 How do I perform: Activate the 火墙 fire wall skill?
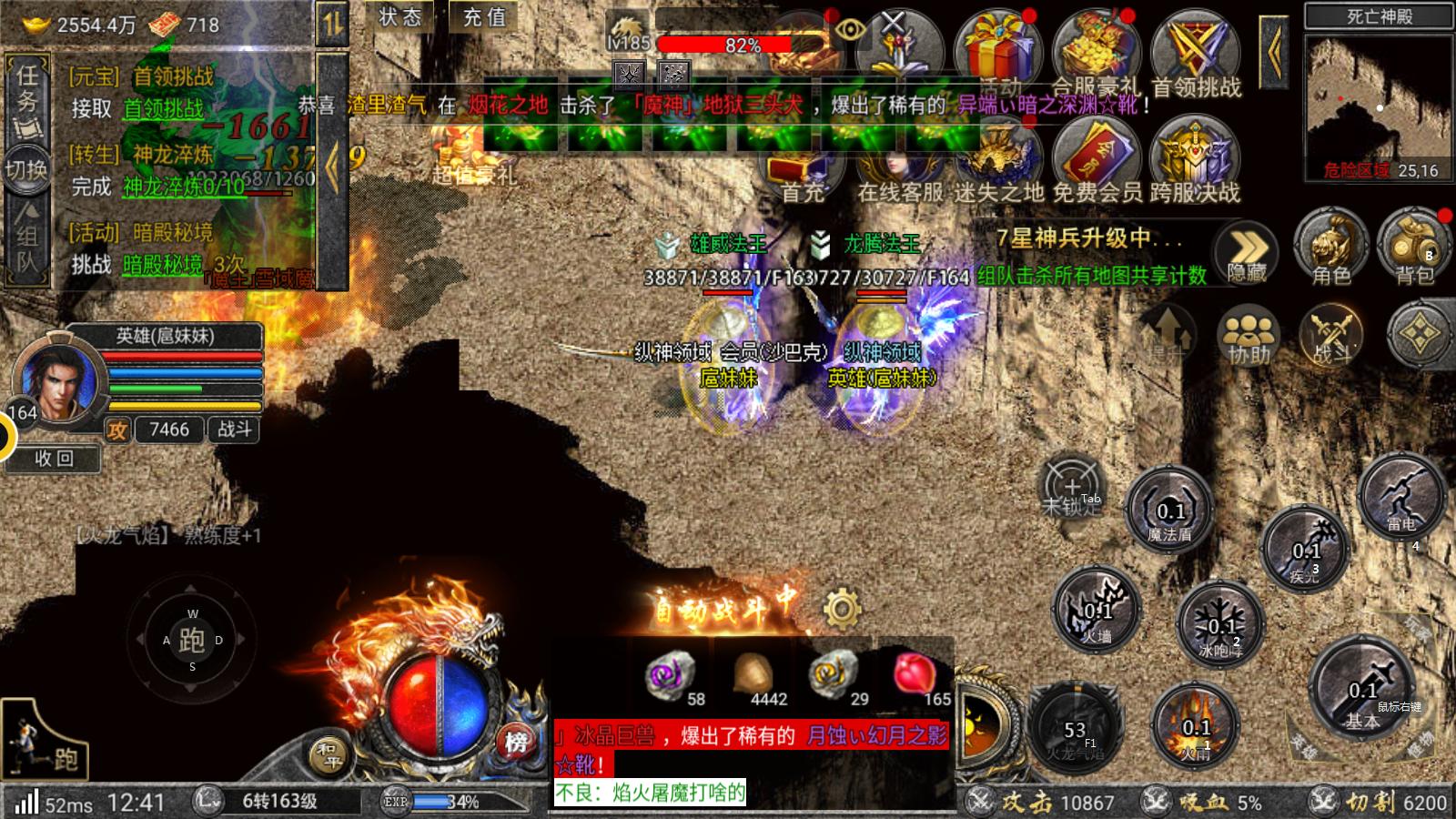pyautogui.click(x=1097, y=610)
